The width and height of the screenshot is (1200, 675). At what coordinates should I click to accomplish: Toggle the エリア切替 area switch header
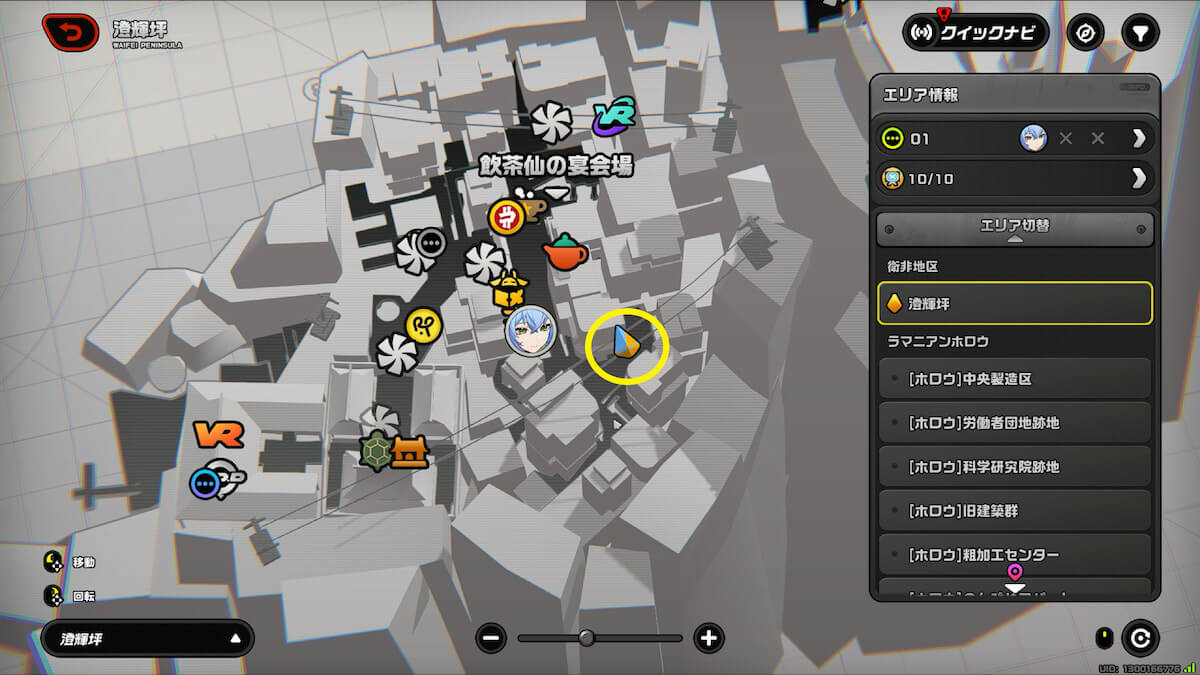pos(1014,228)
